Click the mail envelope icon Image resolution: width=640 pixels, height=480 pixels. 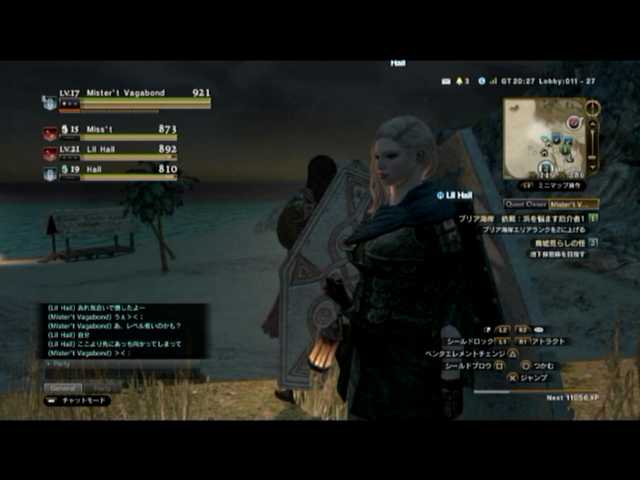coord(446,80)
